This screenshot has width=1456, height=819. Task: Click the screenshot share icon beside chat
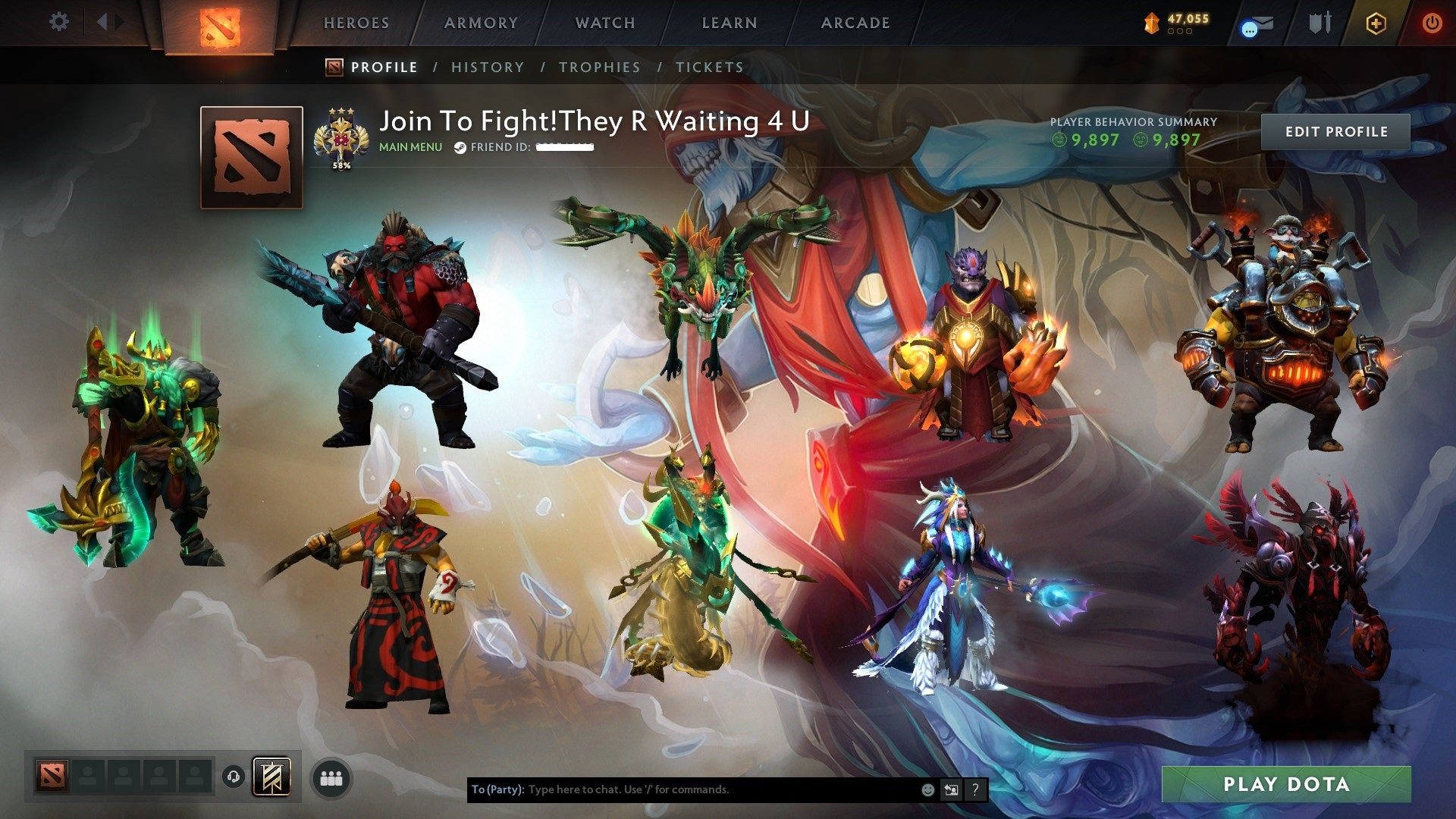pos(951,789)
